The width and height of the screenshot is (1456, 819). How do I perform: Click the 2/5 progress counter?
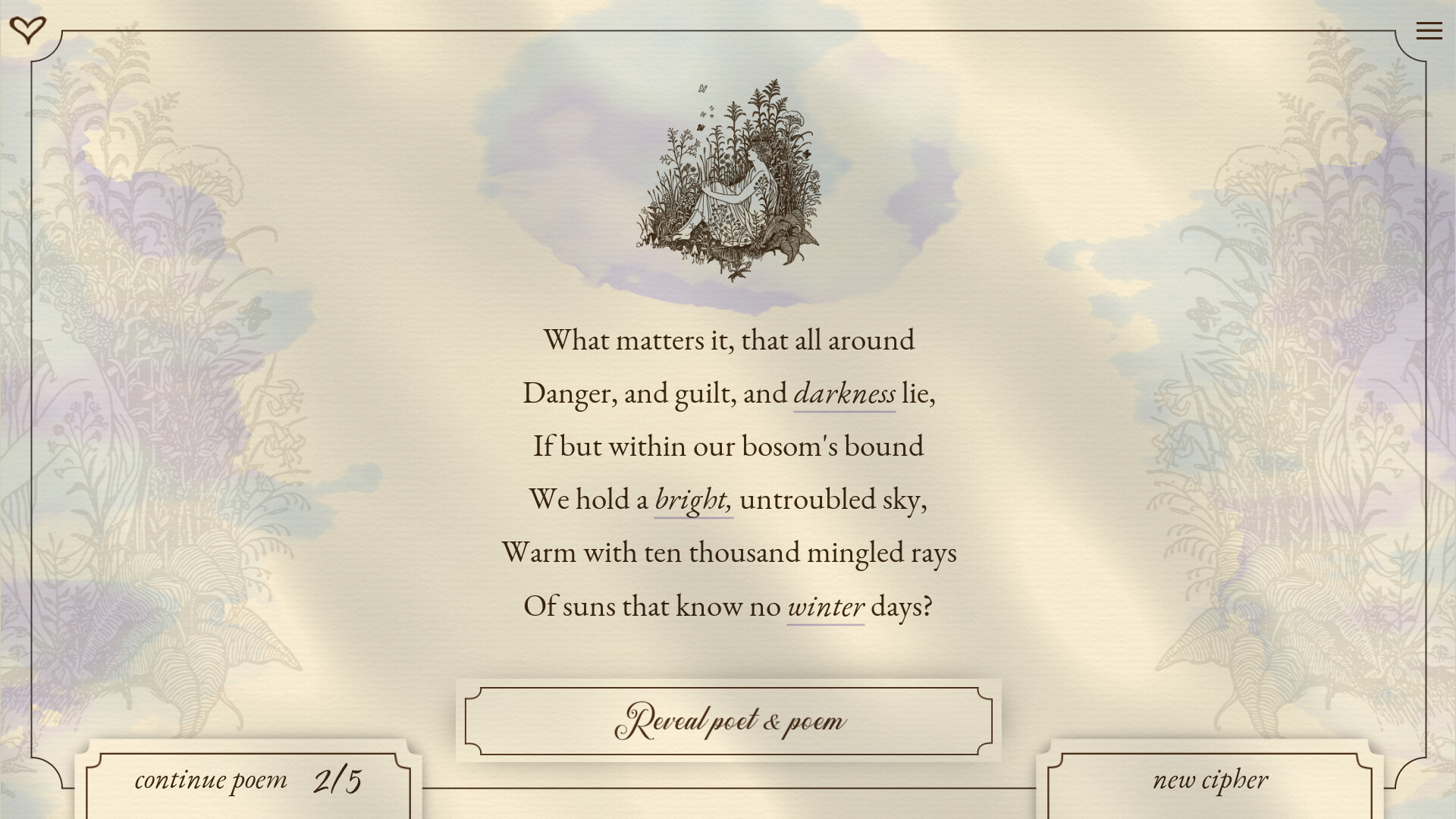340,778
